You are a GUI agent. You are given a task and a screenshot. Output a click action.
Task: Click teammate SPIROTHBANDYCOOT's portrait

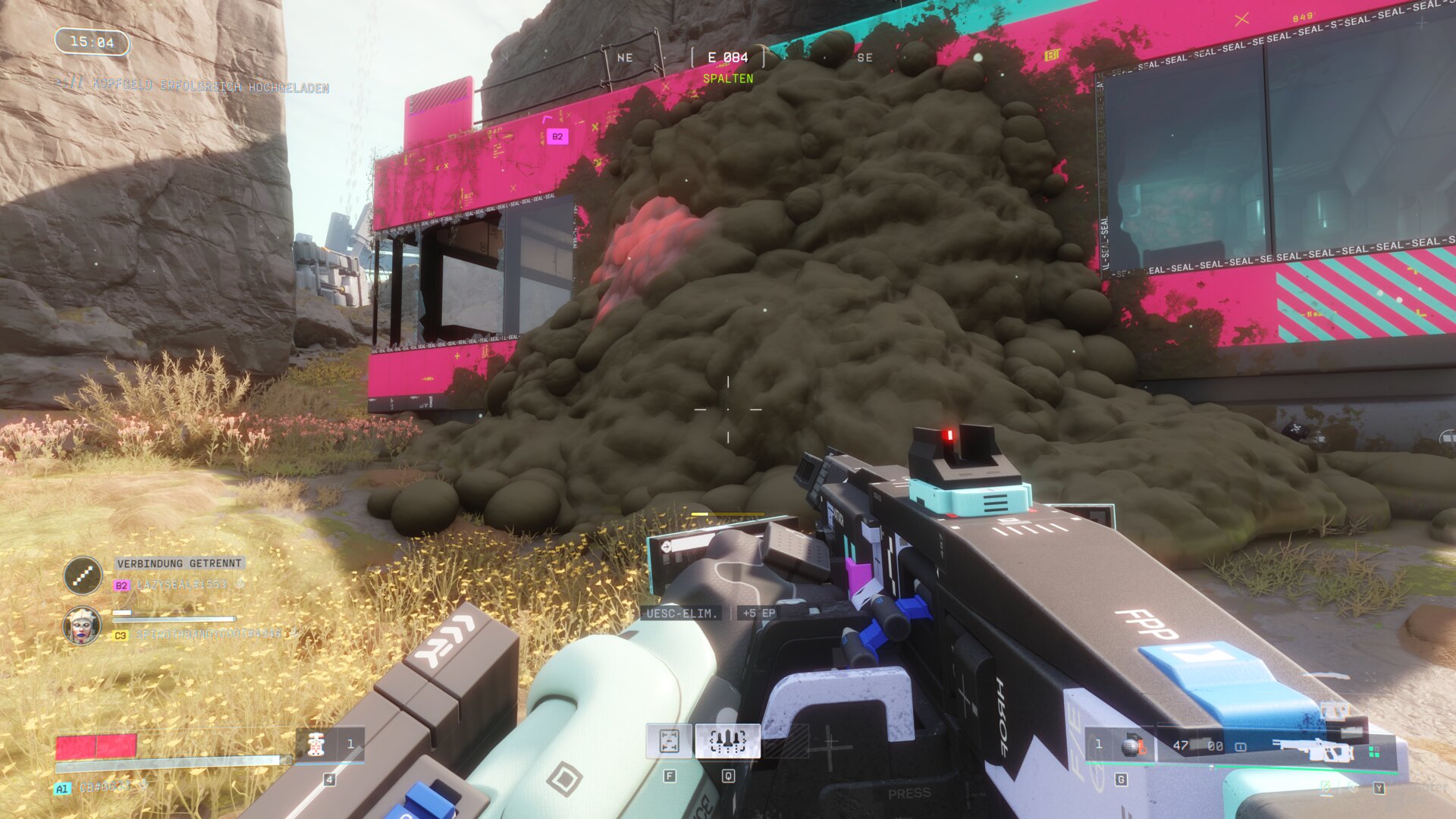82,626
